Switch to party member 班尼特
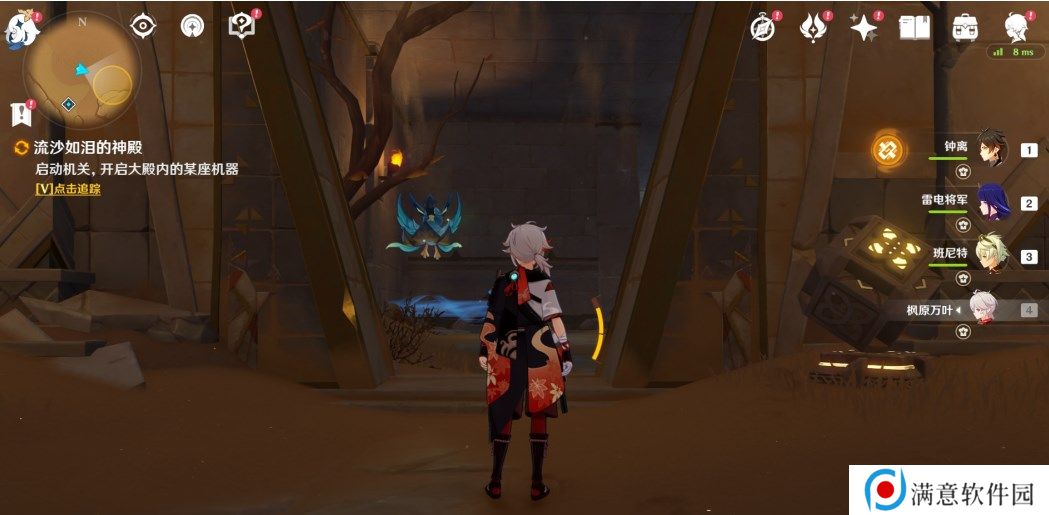The image size is (1049, 515). point(992,255)
